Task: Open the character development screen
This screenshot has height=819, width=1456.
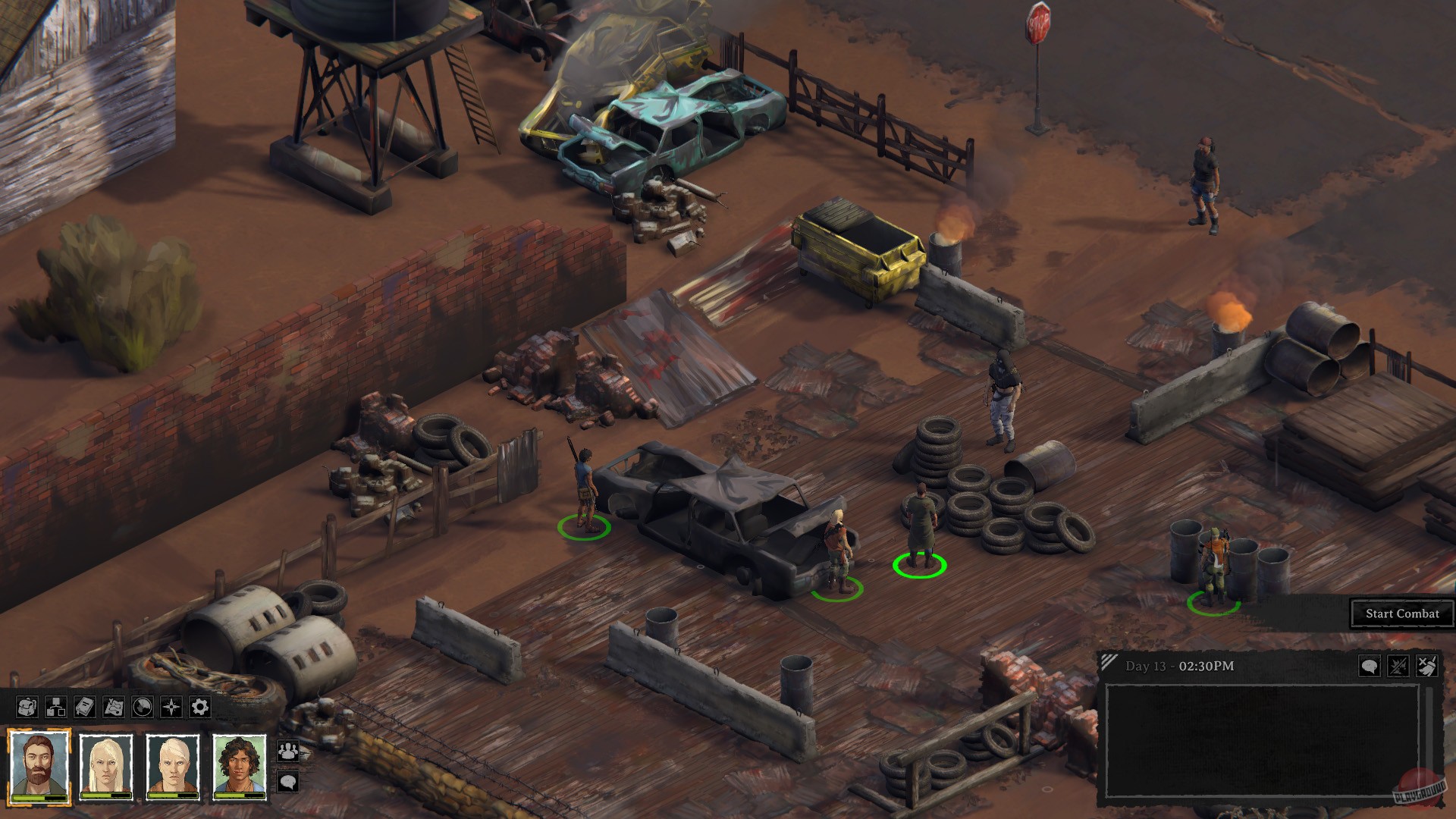Action: click(x=55, y=707)
